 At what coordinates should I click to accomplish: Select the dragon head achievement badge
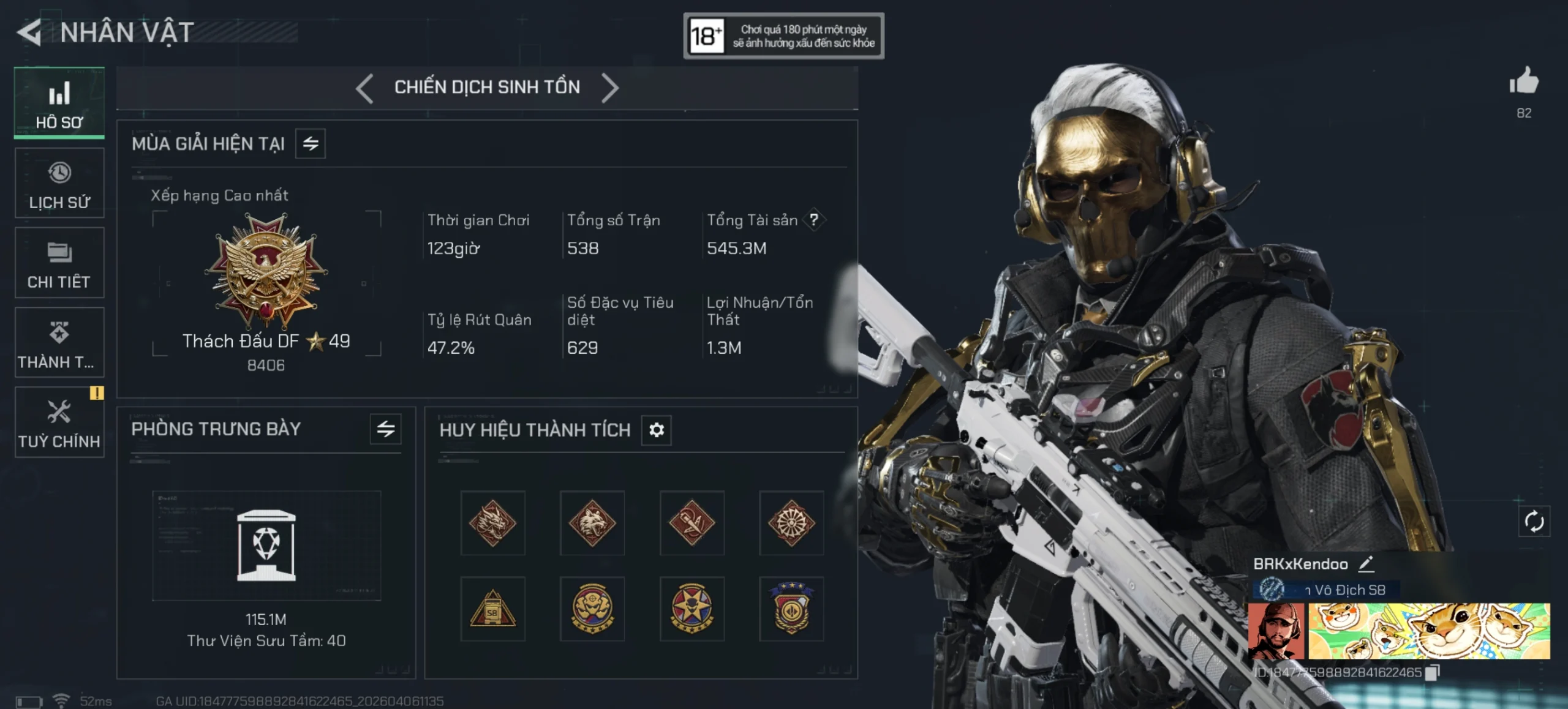pyautogui.click(x=492, y=523)
